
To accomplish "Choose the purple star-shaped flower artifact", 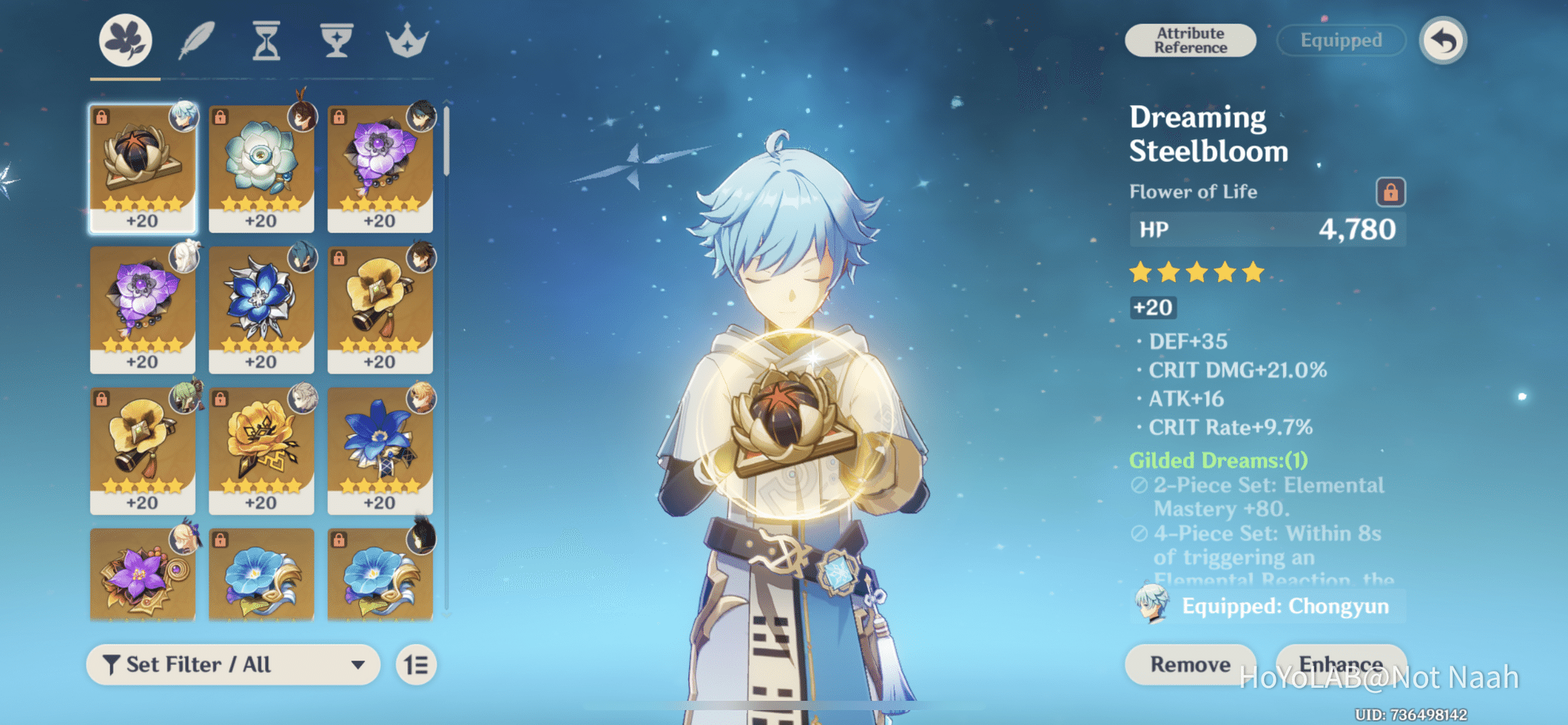I will pyautogui.click(x=143, y=575).
